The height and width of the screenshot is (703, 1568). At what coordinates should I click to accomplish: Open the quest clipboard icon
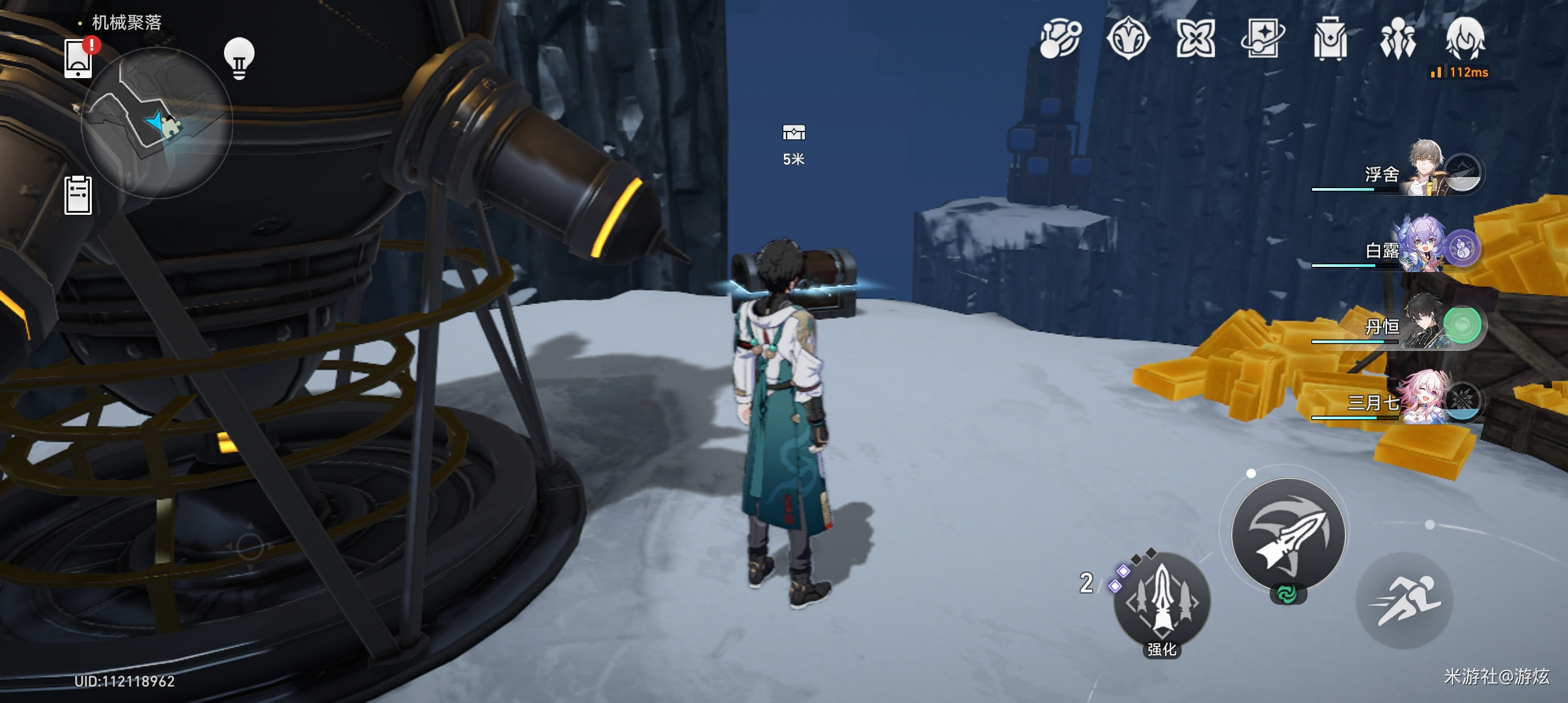click(x=78, y=195)
